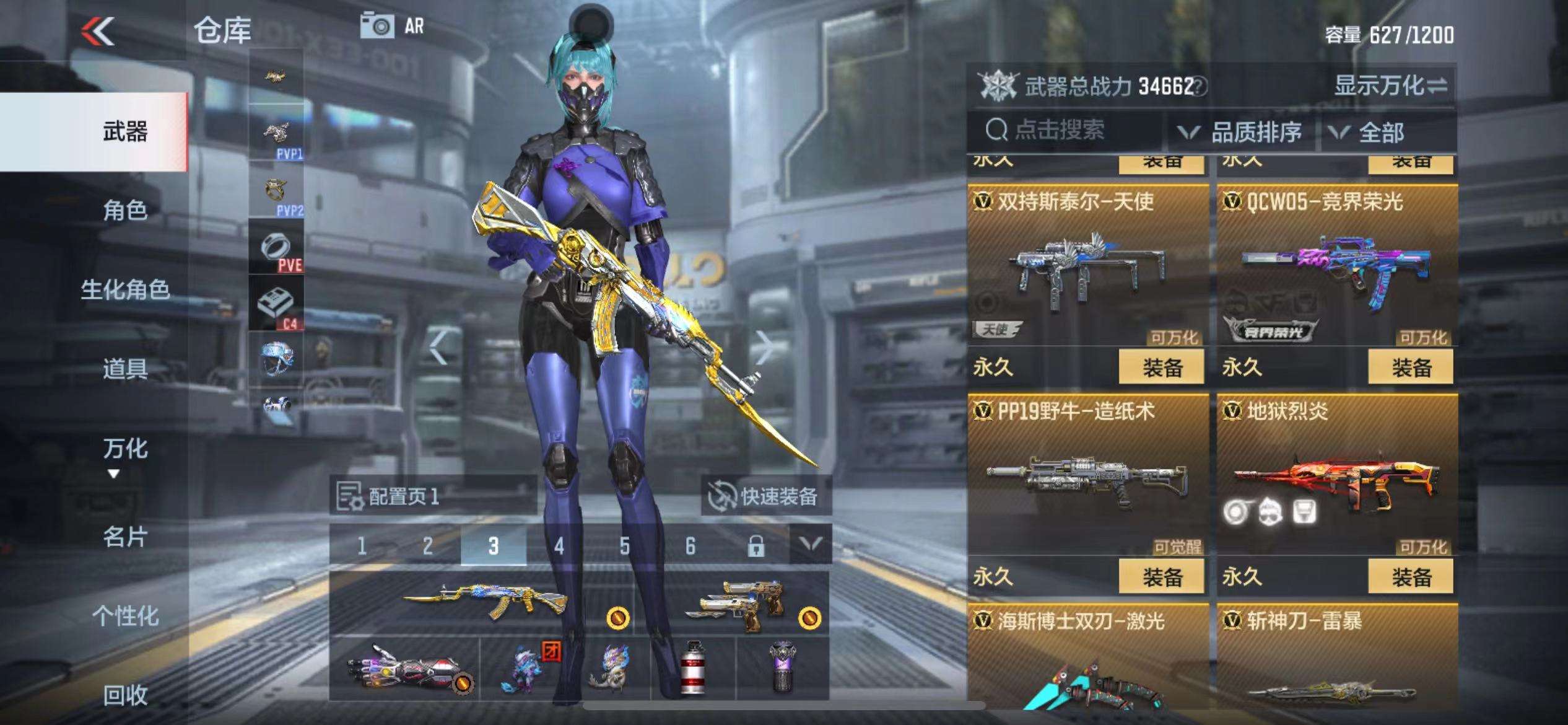Tap the 快速装备 quick equip button
Screen dimensions: 1568x725
click(765, 496)
